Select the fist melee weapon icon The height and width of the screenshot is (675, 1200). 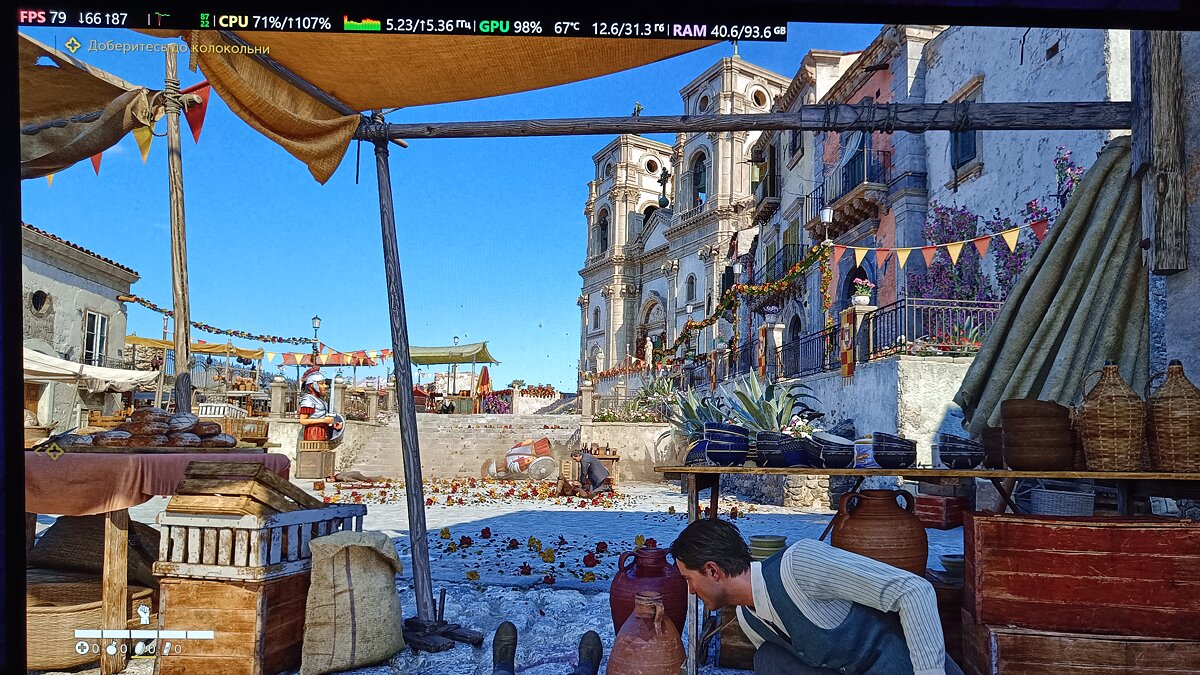(143, 615)
